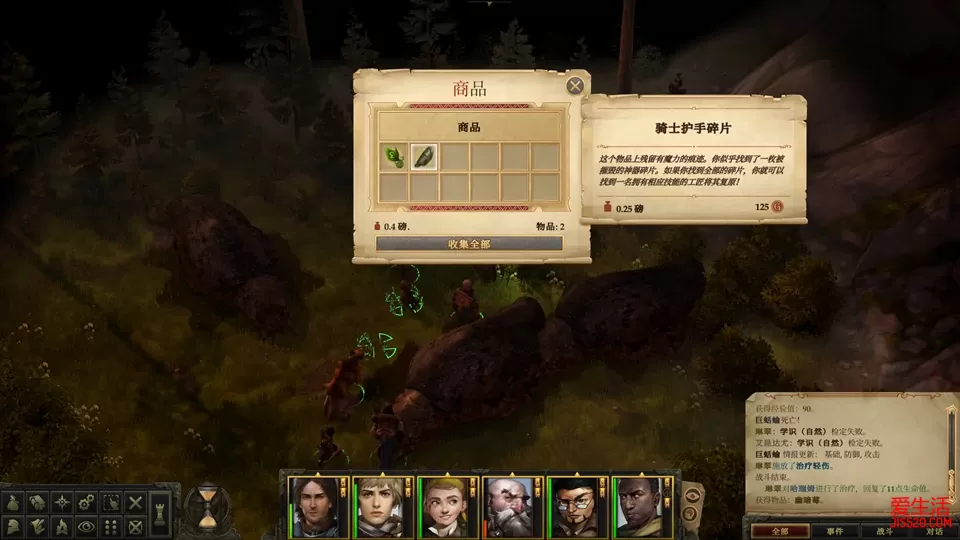
Task: Close the loot window
Action: pos(575,86)
